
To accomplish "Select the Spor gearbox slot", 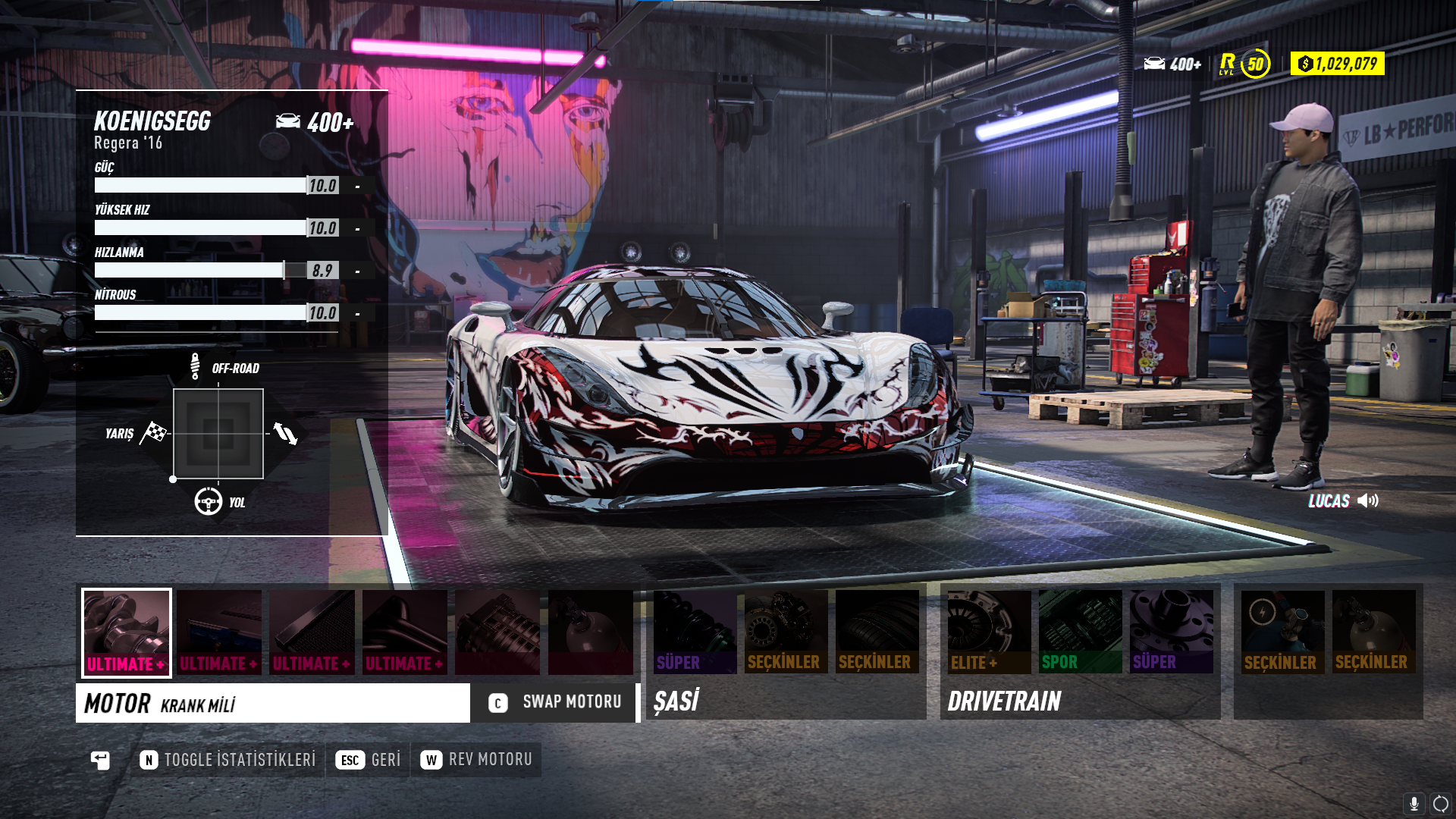I will (x=1080, y=632).
